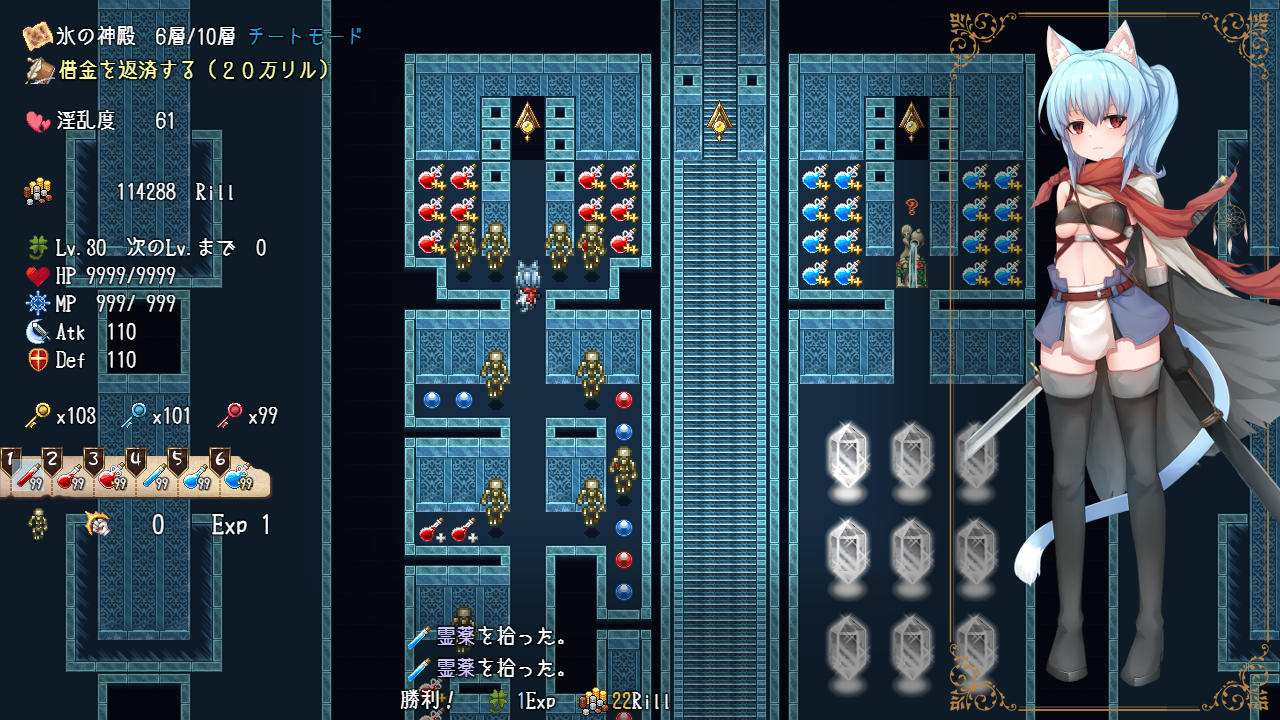Use the round red potion in slot 2

71,477
